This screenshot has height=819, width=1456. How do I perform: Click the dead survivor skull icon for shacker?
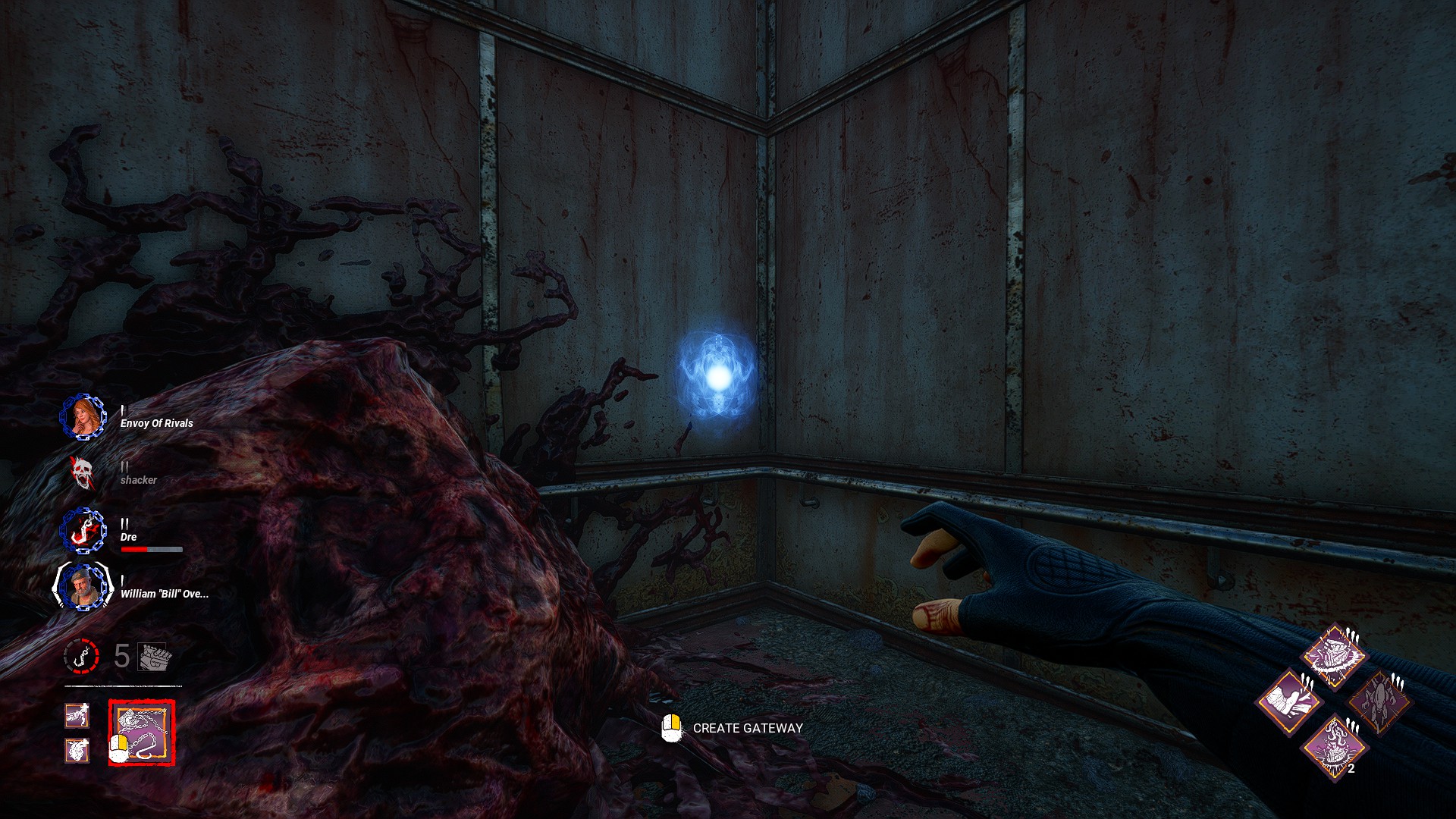coord(82,473)
